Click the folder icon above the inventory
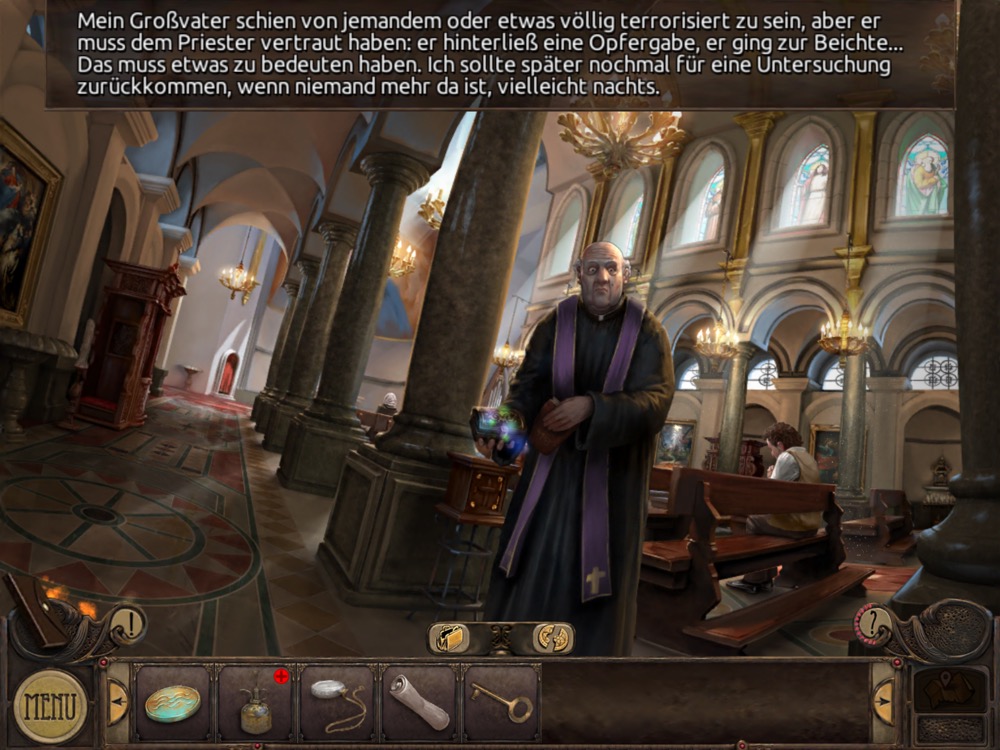Viewport: 1000px width, 750px height. pos(451,637)
